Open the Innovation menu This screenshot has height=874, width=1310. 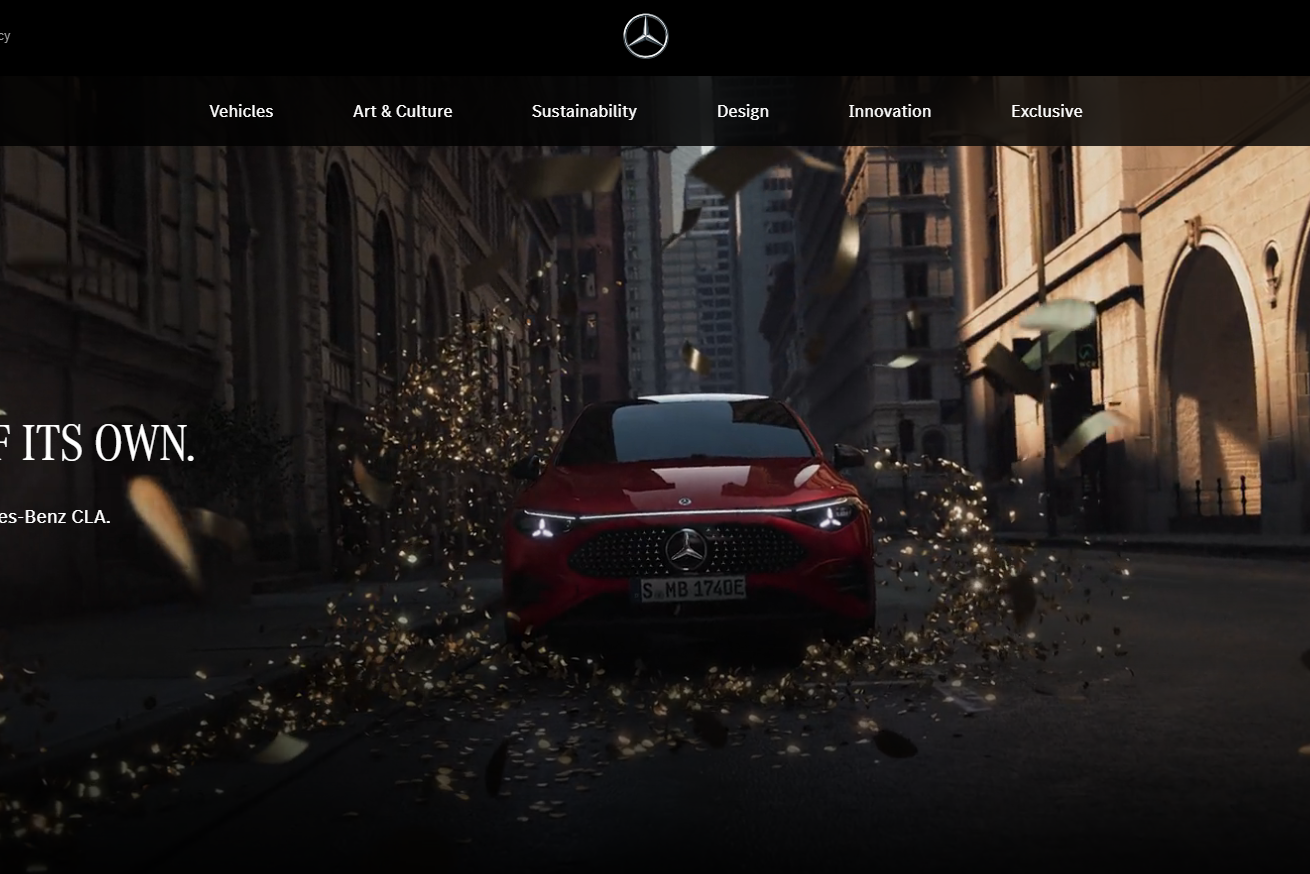click(889, 111)
